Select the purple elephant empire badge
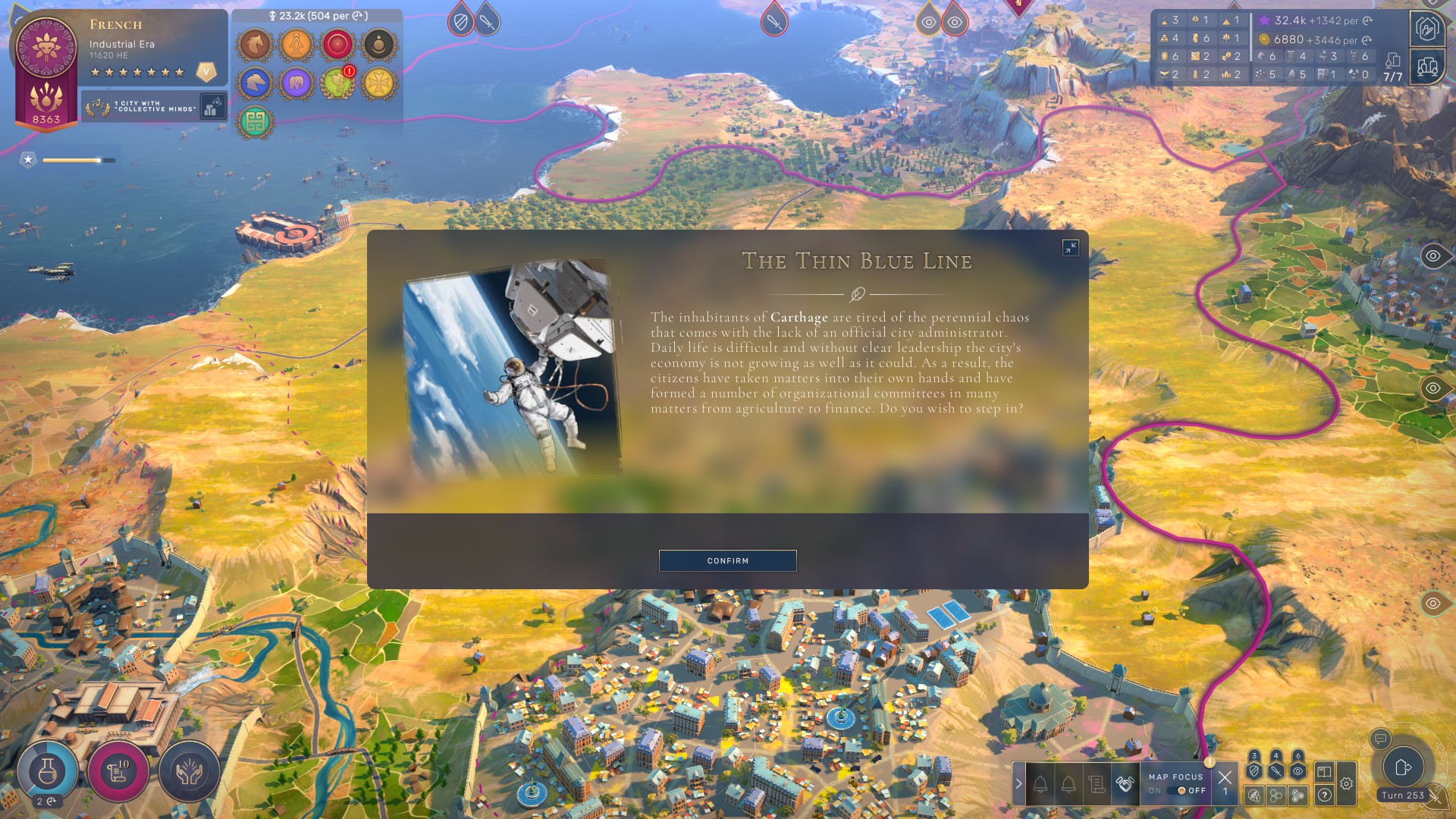 click(296, 83)
